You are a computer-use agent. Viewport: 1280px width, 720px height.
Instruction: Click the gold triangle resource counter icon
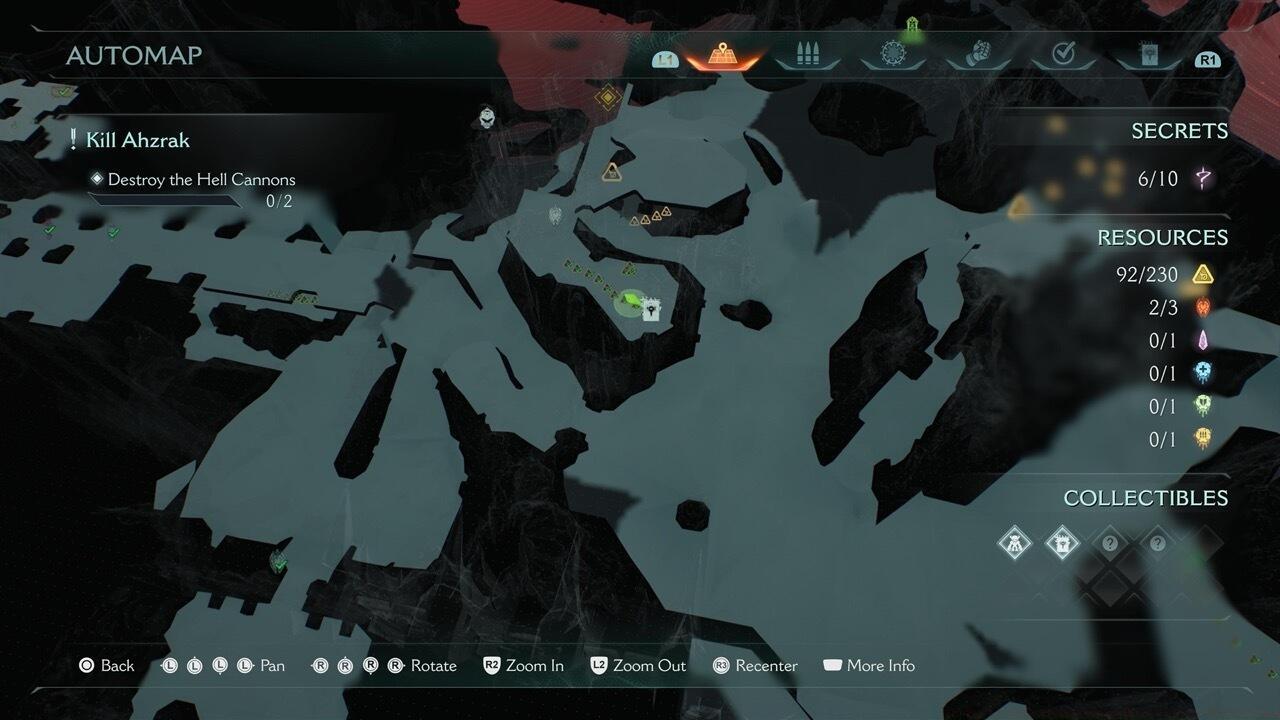pyautogui.click(x=1203, y=274)
